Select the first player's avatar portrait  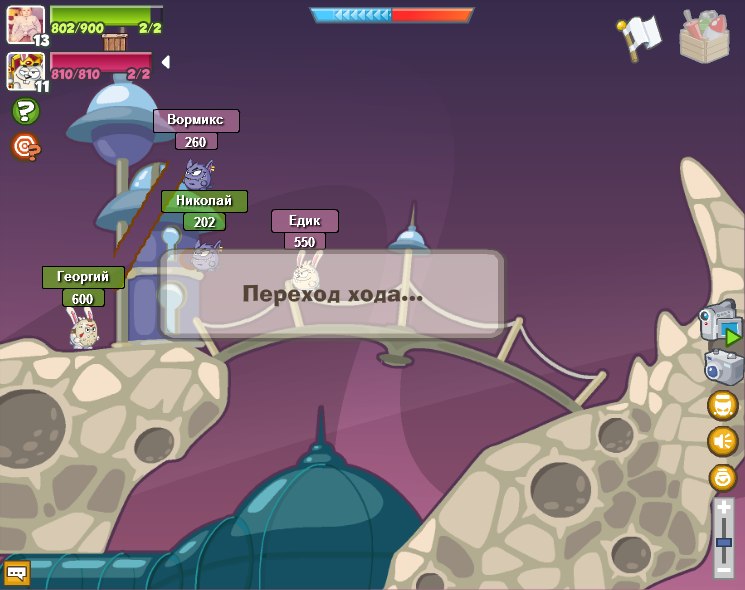[x=25, y=24]
